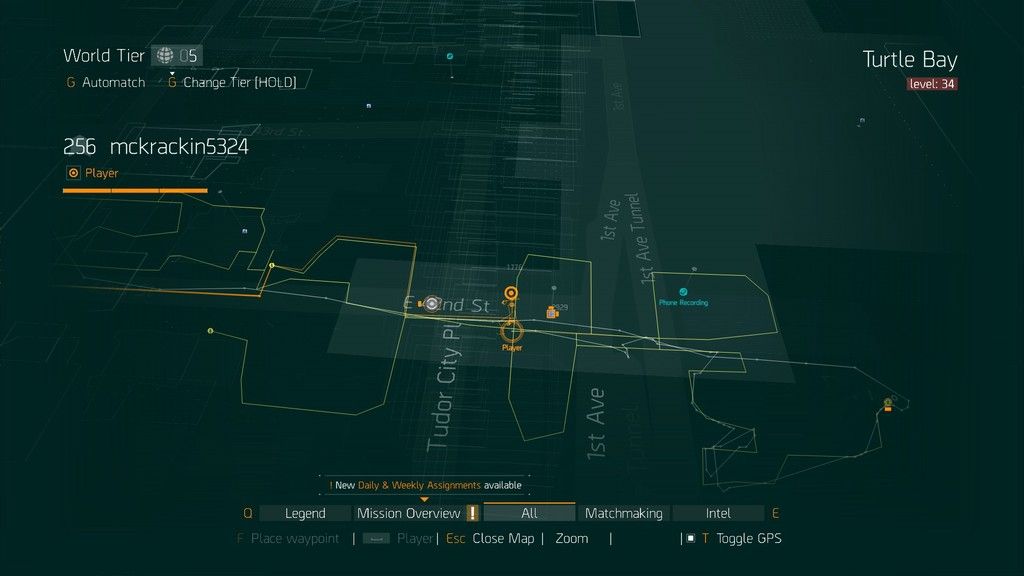The width and height of the screenshot is (1024, 576).
Task: Change the World Tier
Action: point(239,82)
